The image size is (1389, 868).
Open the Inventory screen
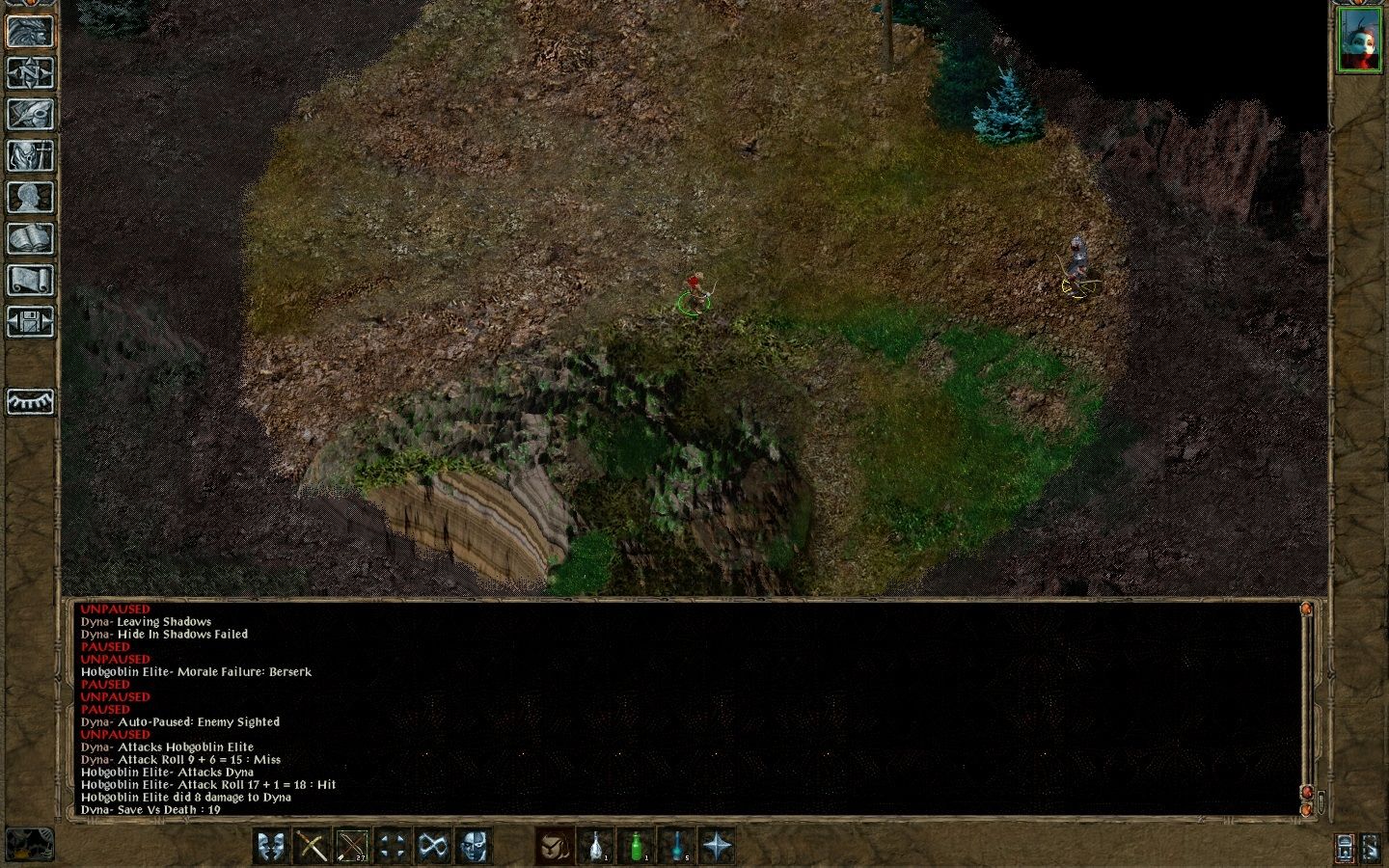point(29,154)
